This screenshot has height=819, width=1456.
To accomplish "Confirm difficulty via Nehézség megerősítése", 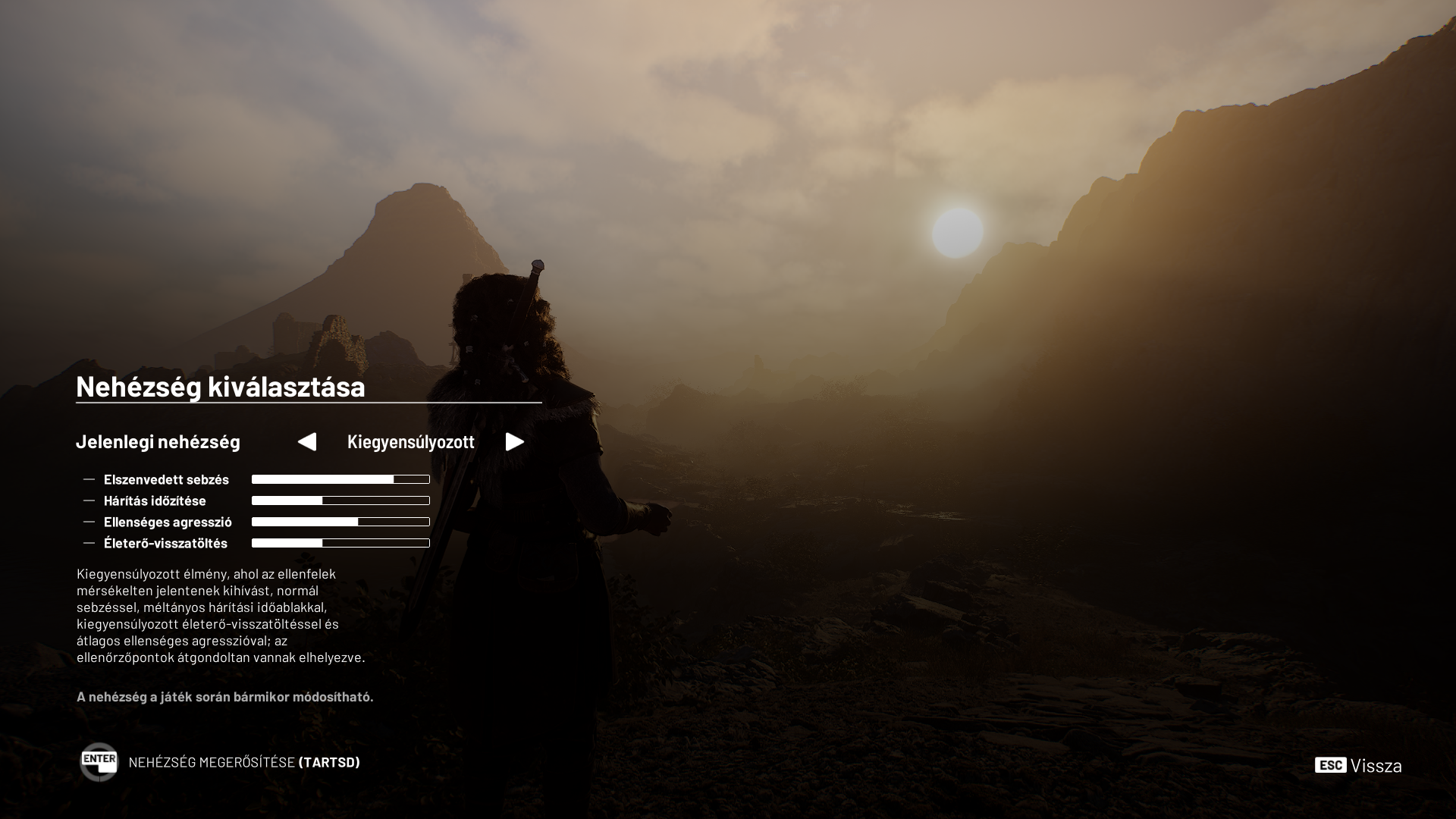I will click(x=220, y=762).
